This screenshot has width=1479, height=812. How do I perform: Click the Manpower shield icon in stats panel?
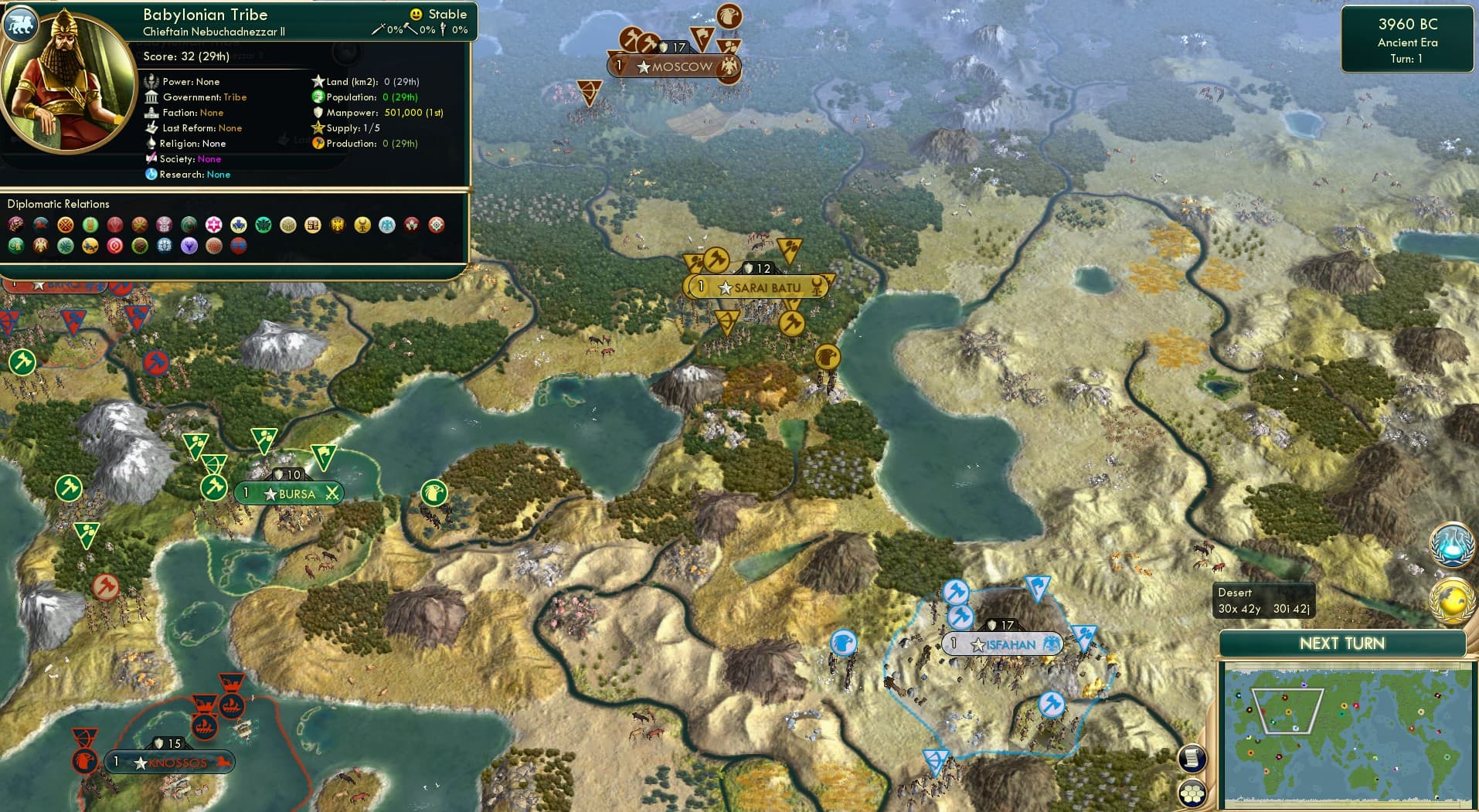[318, 112]
